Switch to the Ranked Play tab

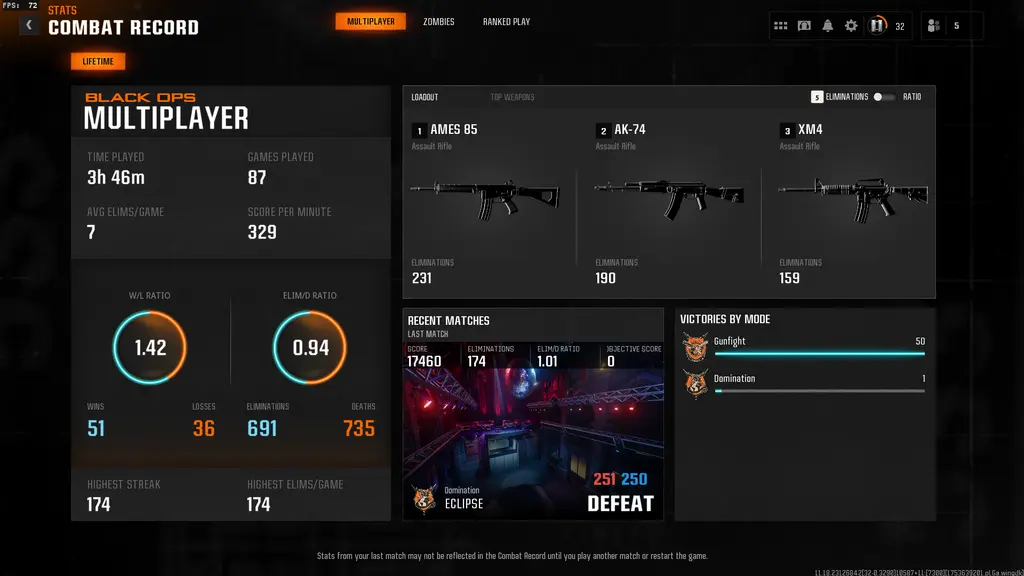click(506, 21)
